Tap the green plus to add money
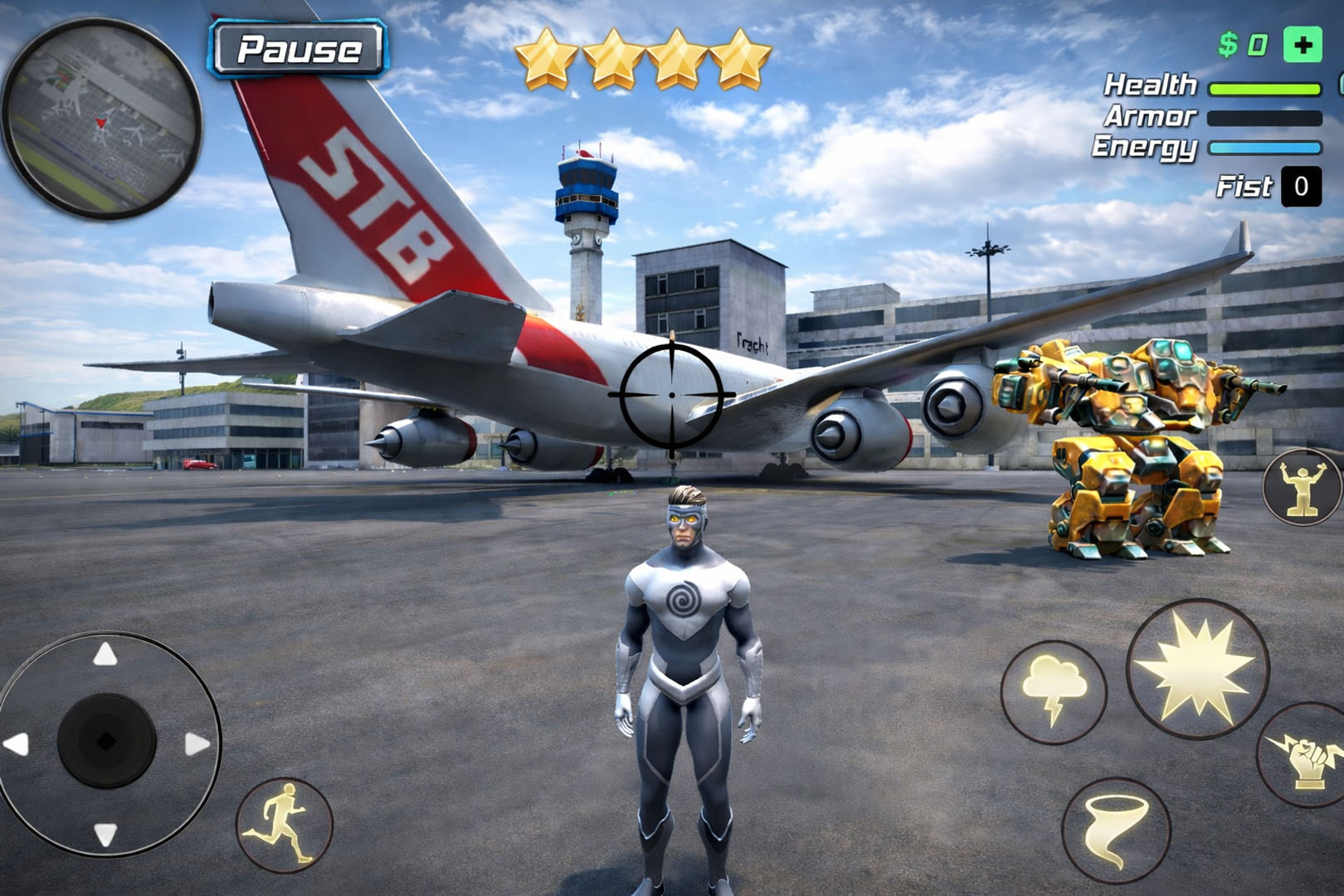 coord(1302,46)
